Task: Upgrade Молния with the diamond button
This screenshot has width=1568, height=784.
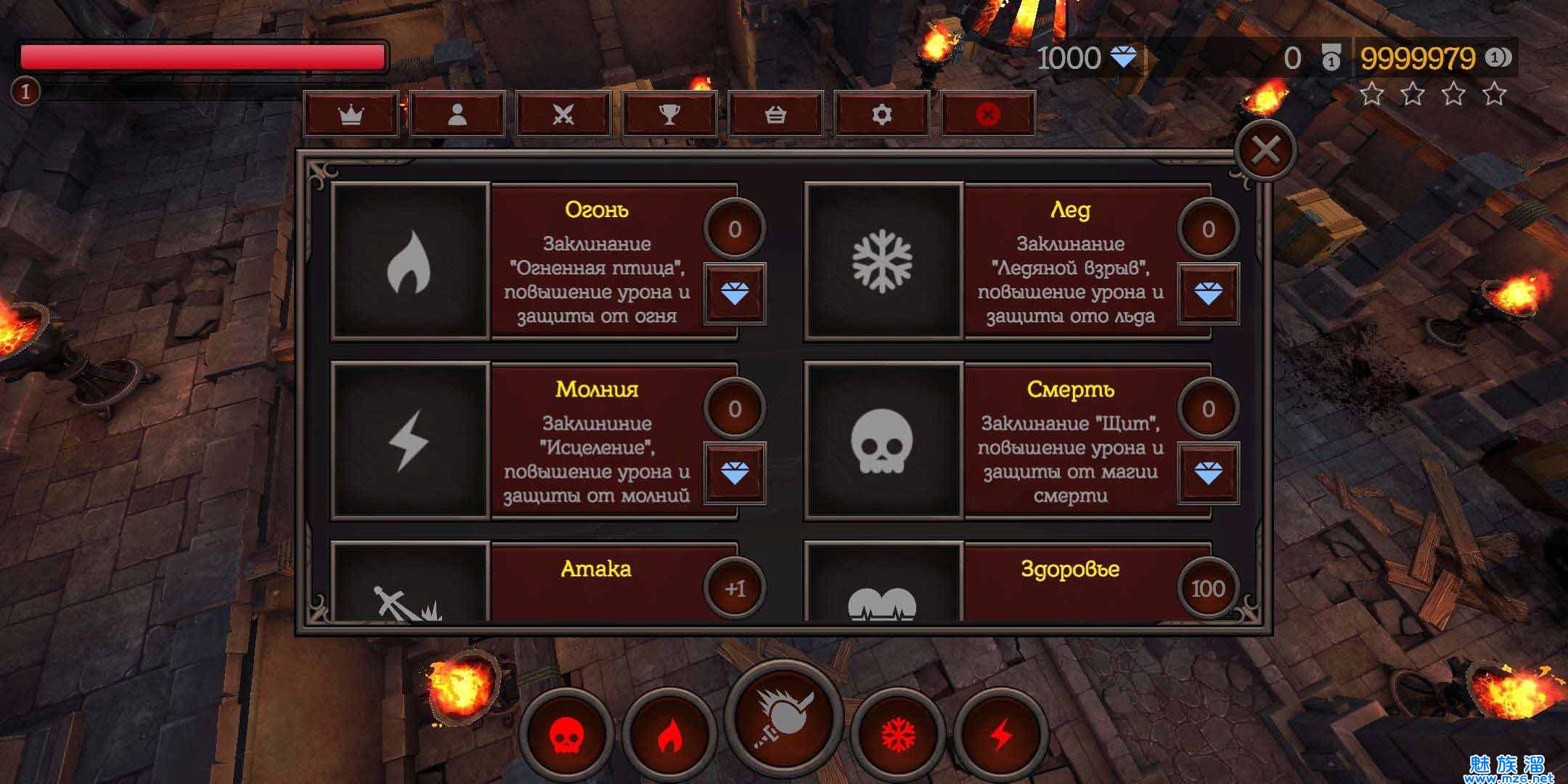Action: click(x=735, y=473)
